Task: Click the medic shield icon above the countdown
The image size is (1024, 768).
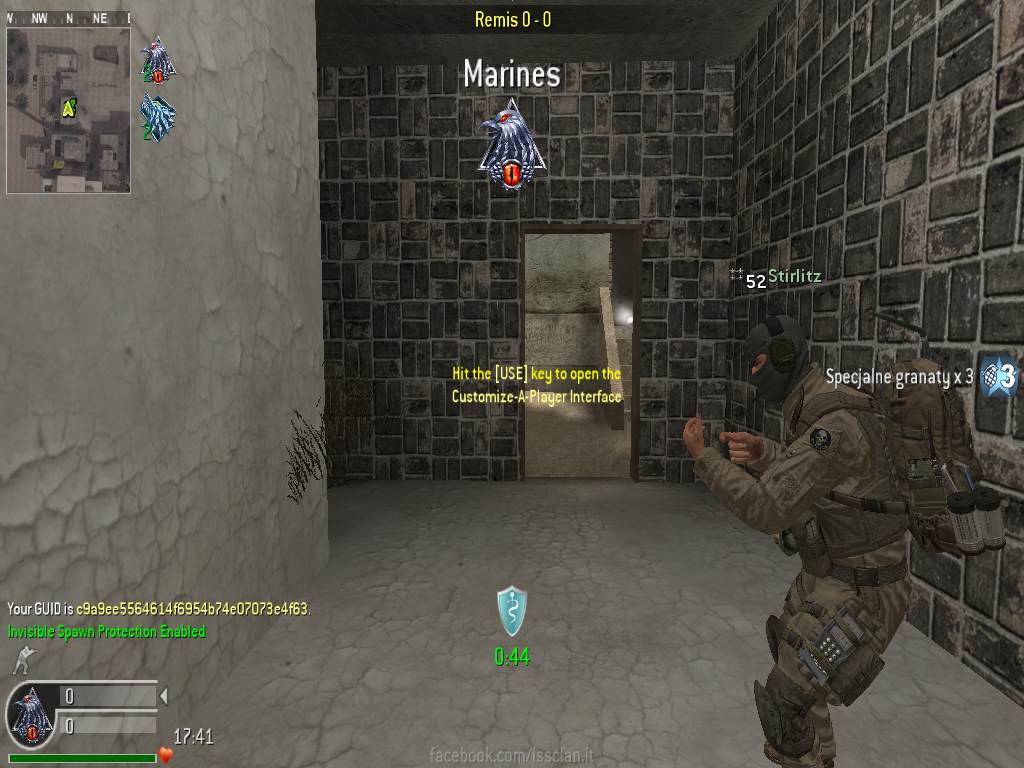Action: click(512, 611)
